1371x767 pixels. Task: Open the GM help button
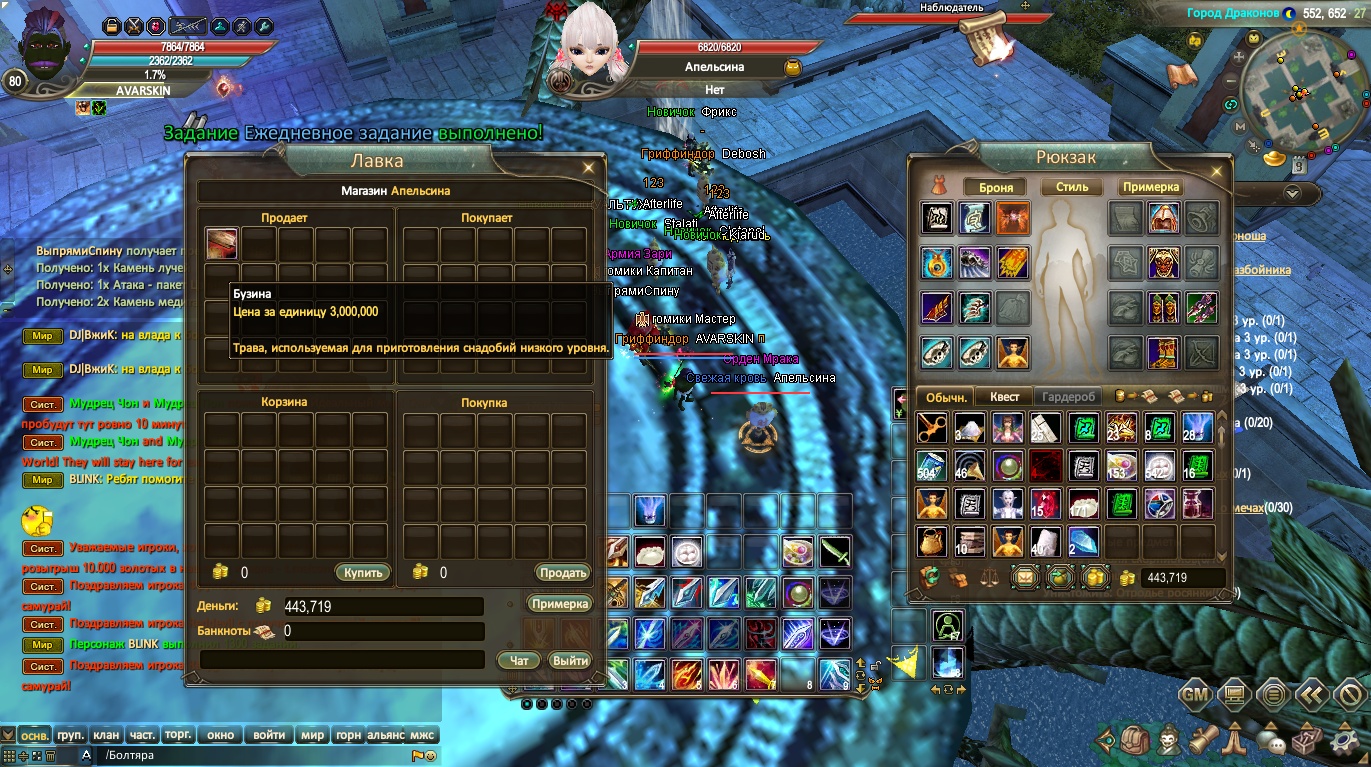1196,693
